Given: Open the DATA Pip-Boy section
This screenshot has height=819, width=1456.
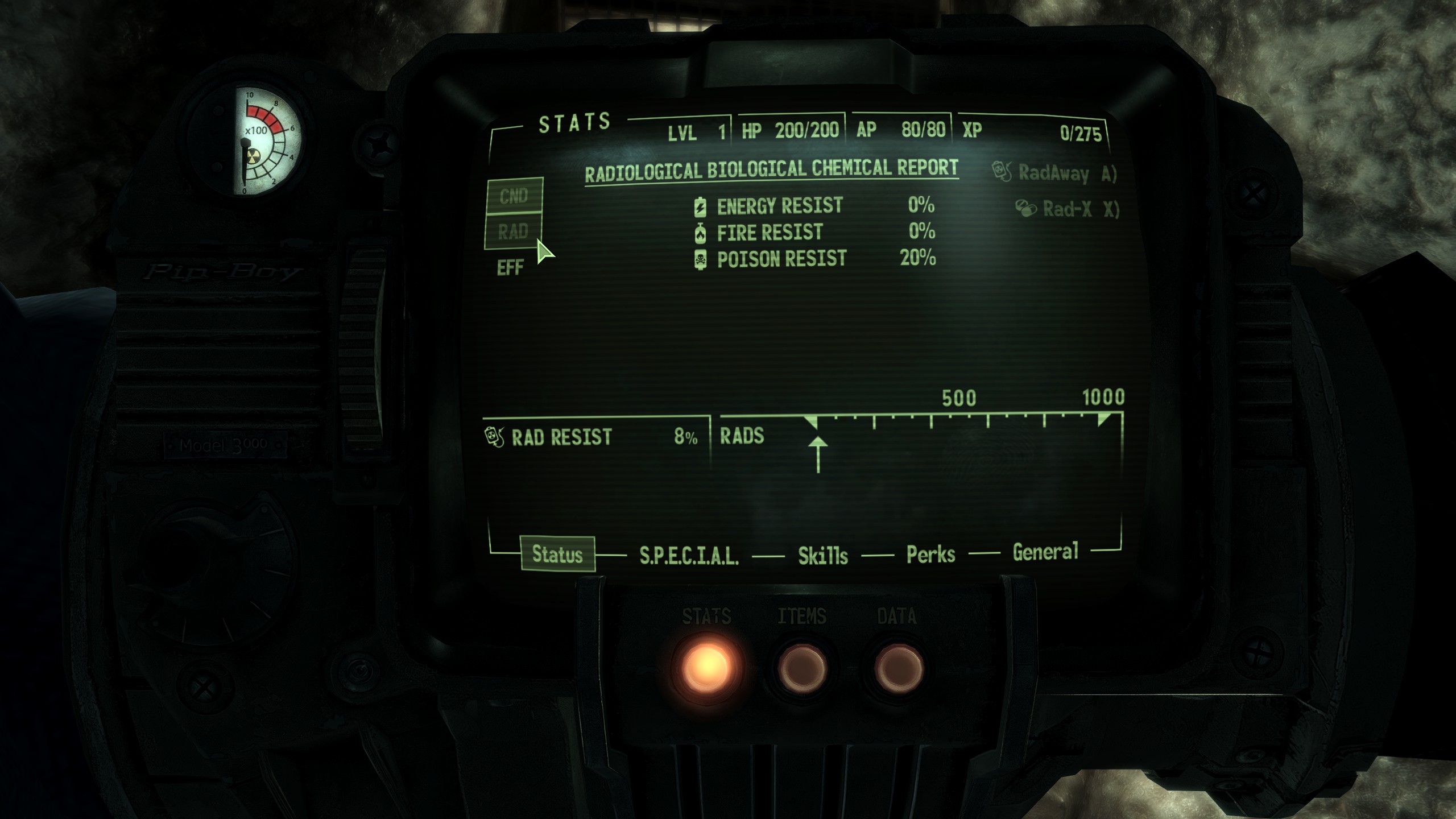Looking at the screenshot, I should [x=897, y=667].
